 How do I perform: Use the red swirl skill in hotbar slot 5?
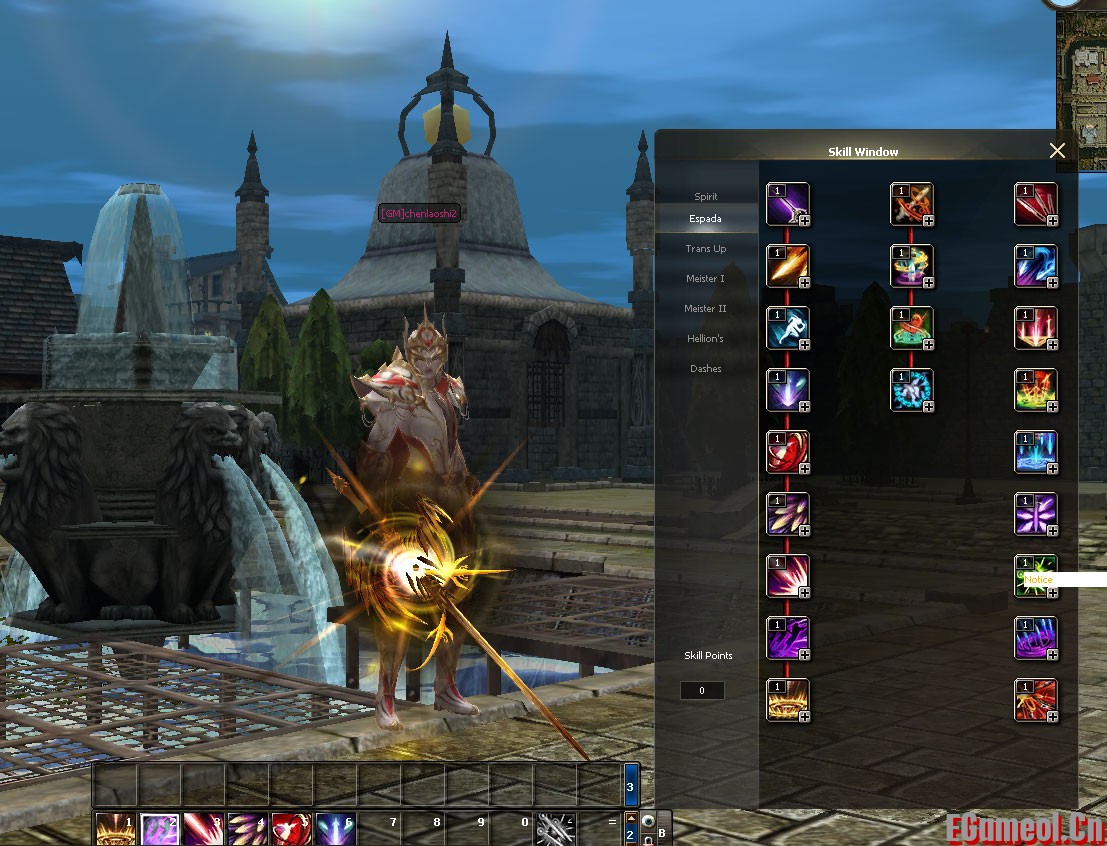(x=291, y=829)
